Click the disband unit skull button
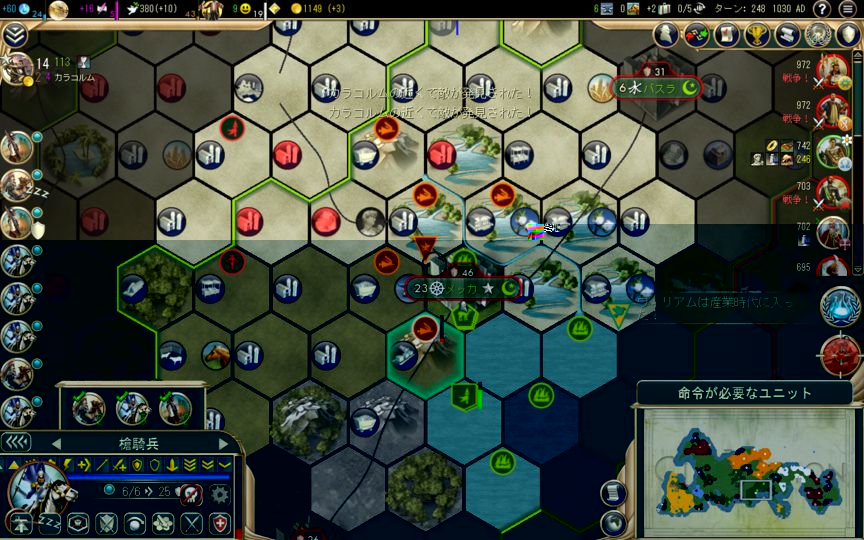 [190, 492]
